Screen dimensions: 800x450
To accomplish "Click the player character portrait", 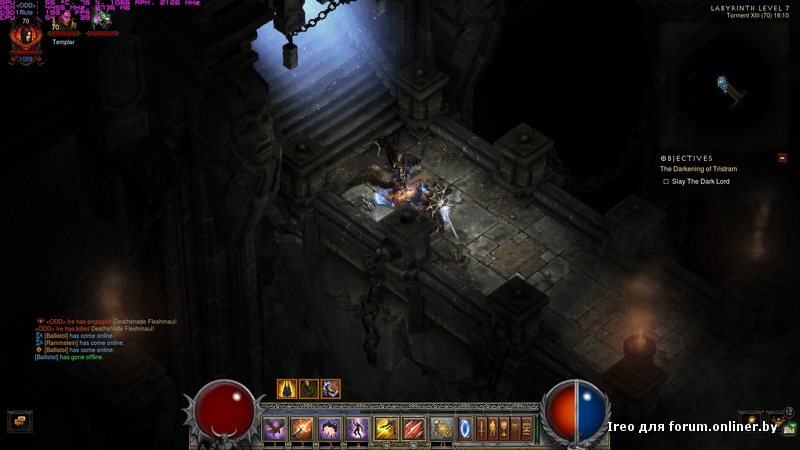I will (x=25, y=40).
